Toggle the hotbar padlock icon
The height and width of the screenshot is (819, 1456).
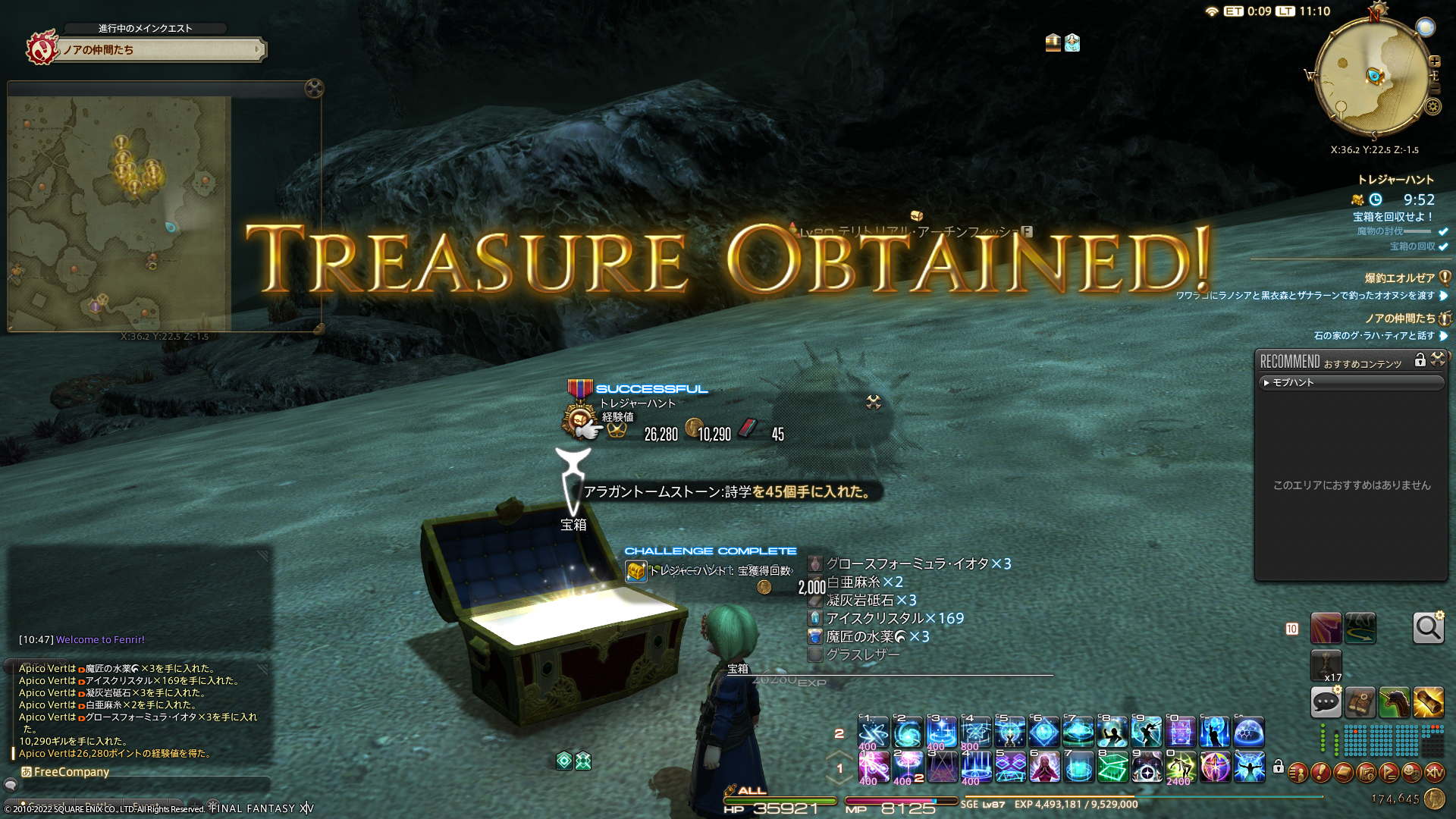click(x=1279, y=767)
